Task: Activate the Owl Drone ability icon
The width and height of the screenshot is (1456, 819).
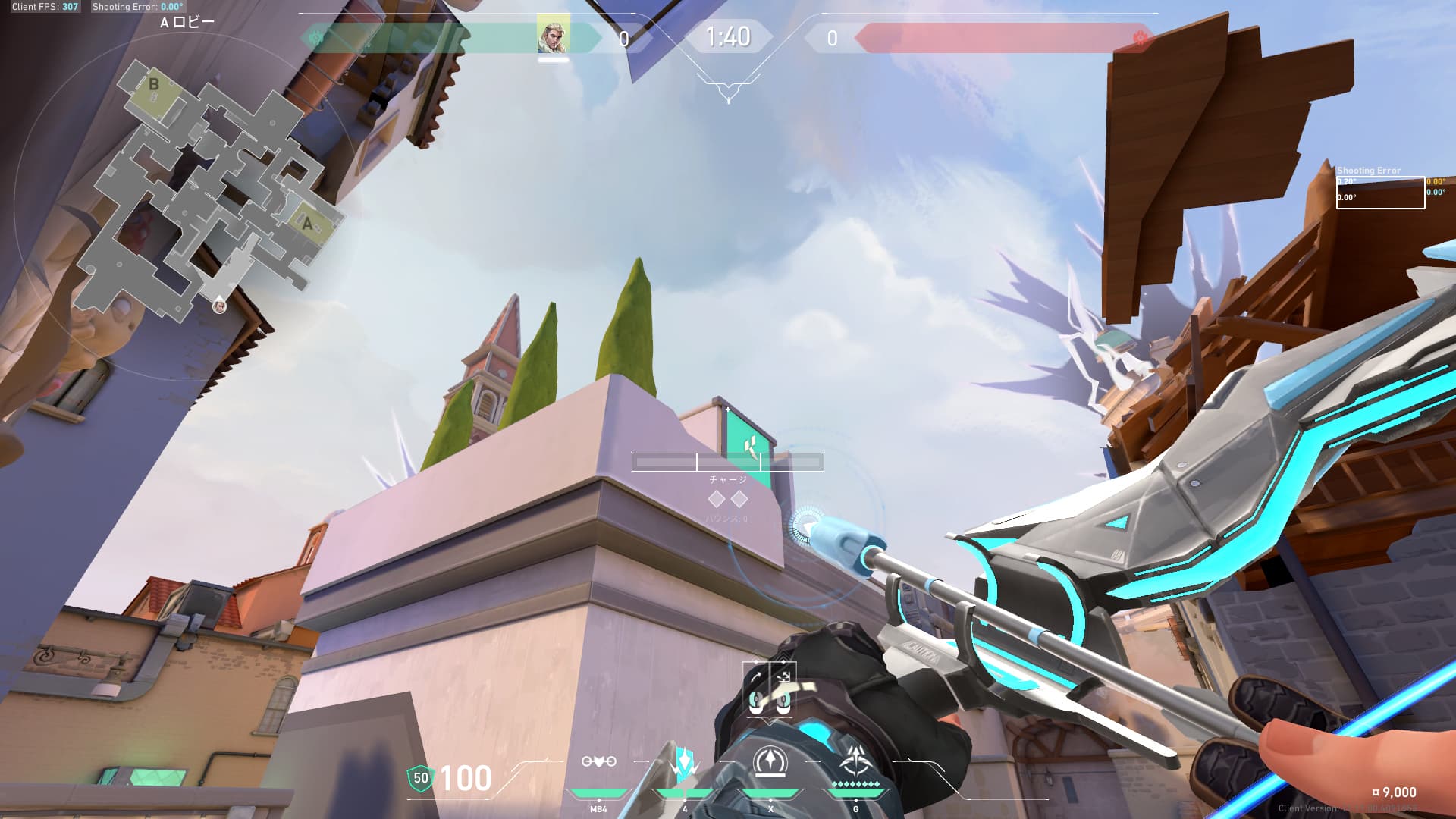Action: [598, 761]
